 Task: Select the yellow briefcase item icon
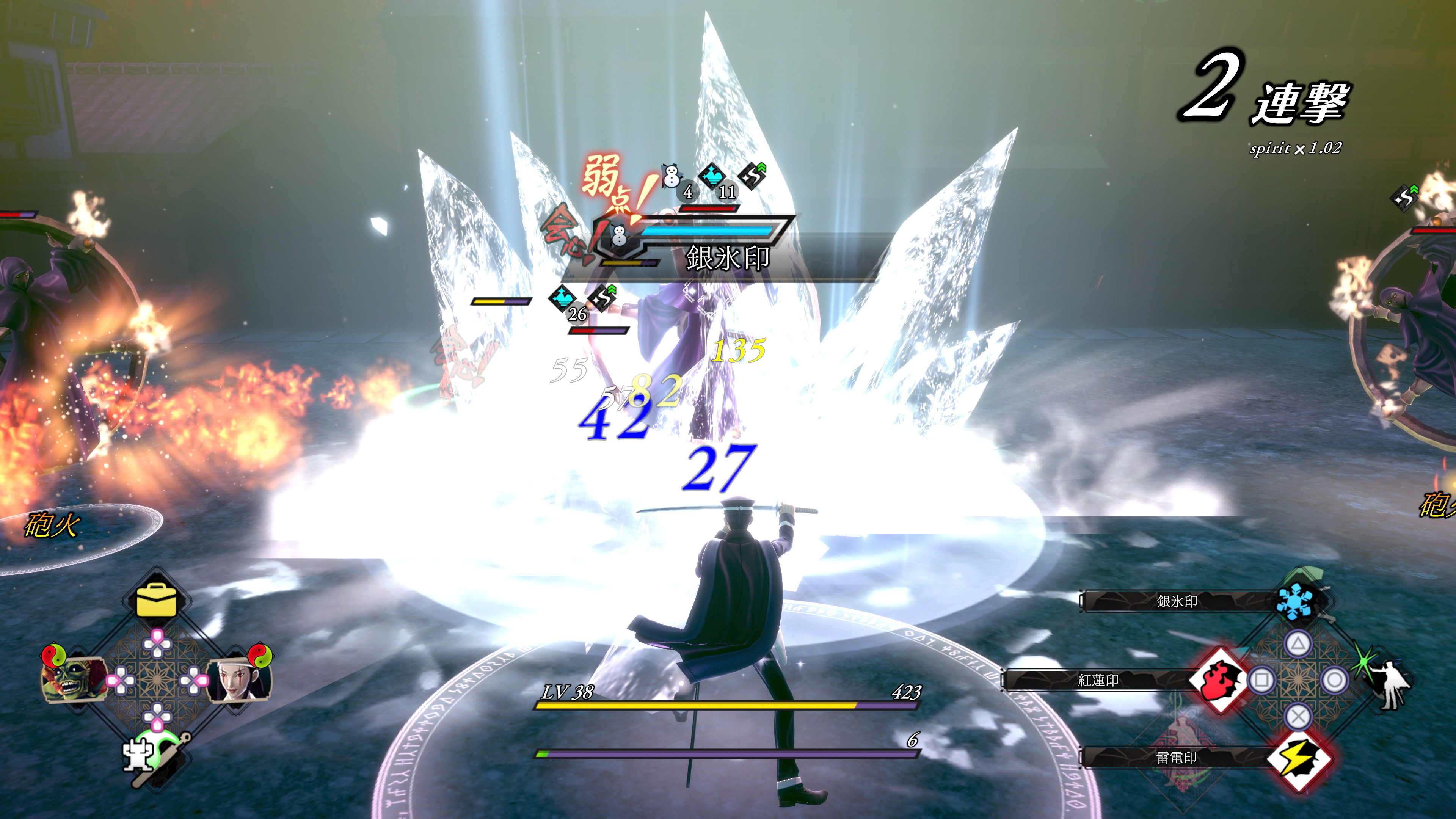pyautogui.click(x=156, y=600)
